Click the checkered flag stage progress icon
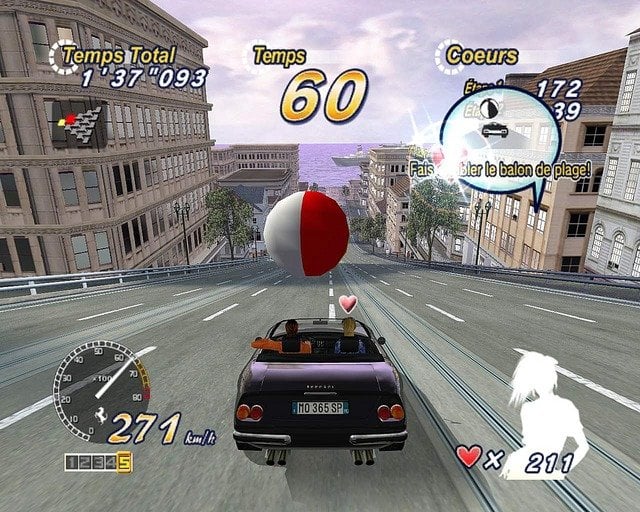This screenshot has width=640, height=512. point(79,123)
